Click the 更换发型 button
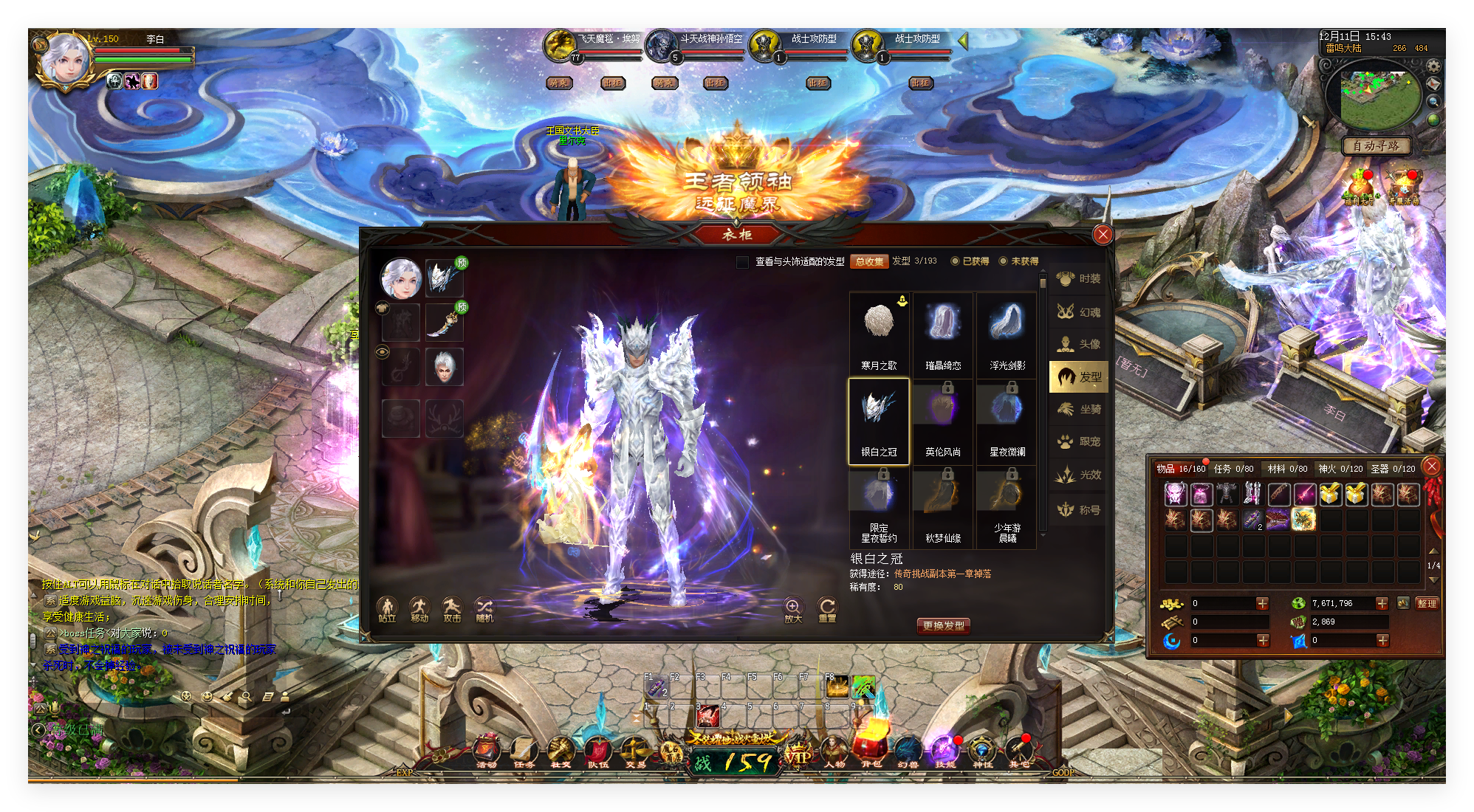Image resolution: width=1474 pixels, height=812 pixels. point(943,625)
